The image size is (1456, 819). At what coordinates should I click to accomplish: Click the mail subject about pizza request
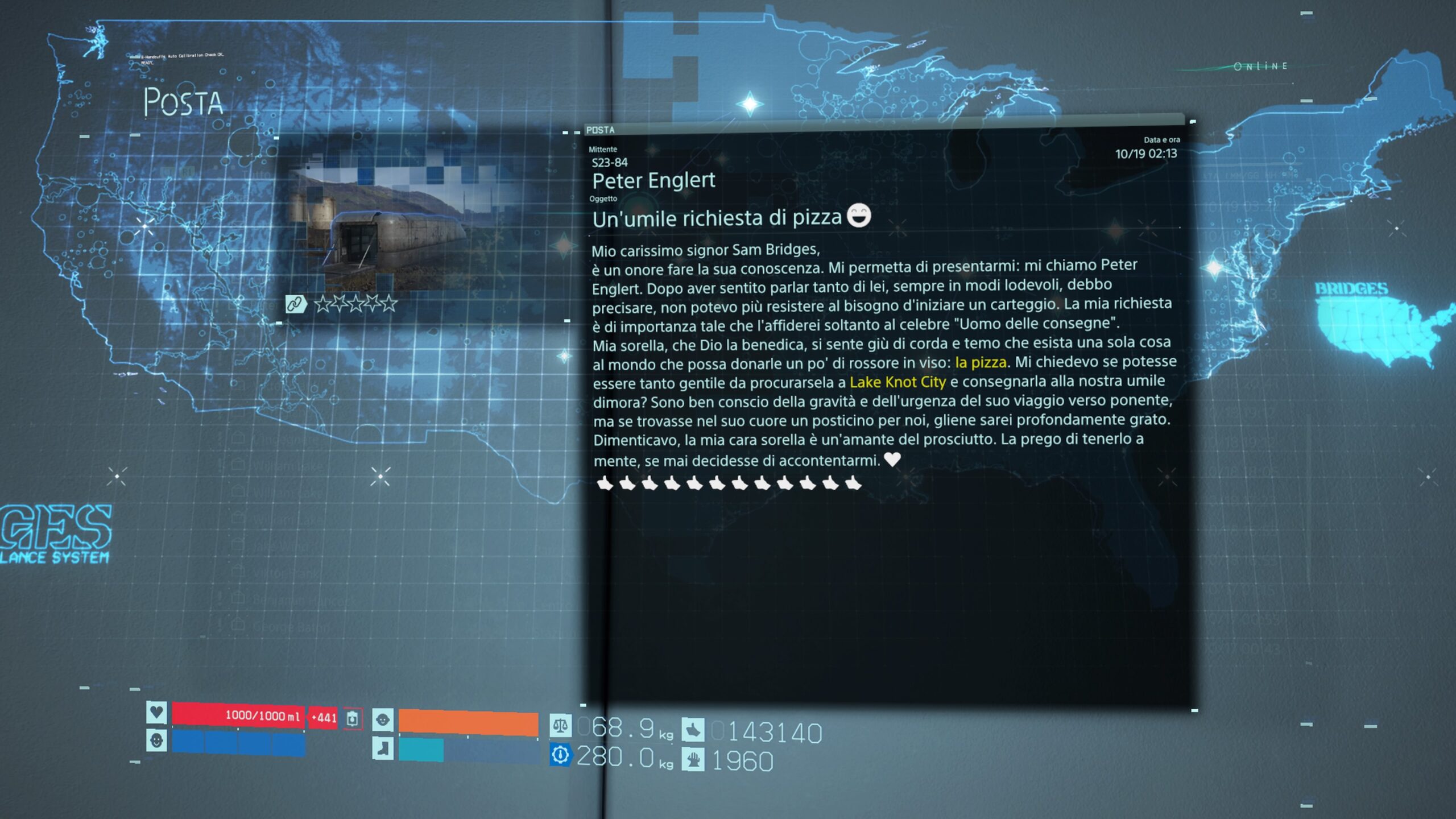[x=717, y=218]
